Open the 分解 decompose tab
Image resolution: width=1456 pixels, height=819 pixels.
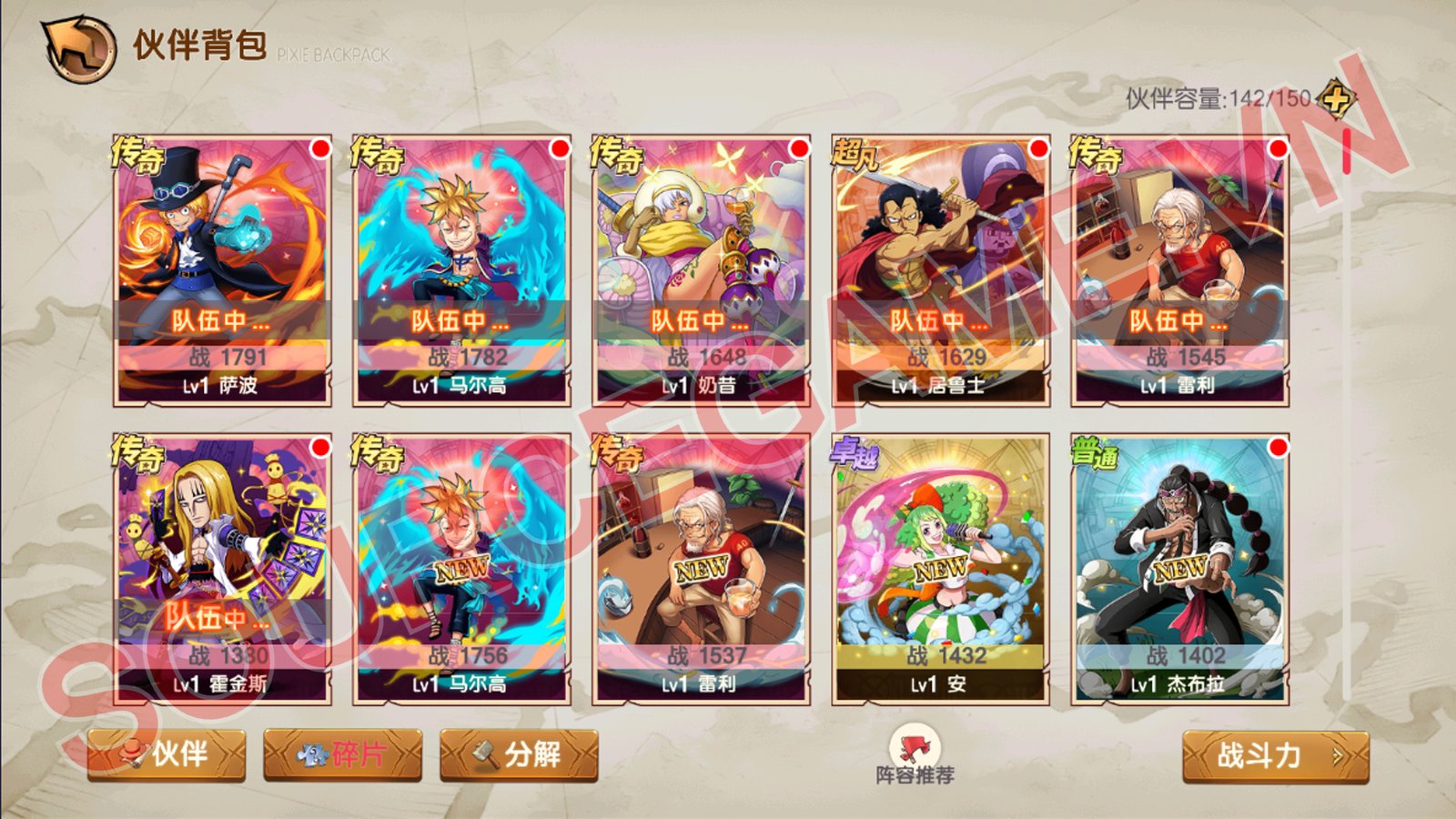519,754
